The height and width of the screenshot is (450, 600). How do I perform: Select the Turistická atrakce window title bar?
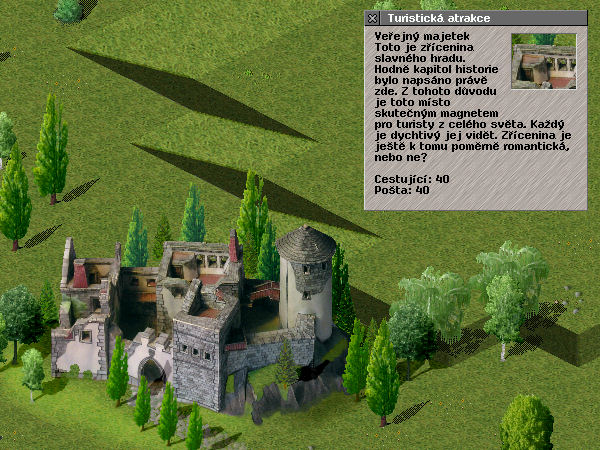(480, 18)
